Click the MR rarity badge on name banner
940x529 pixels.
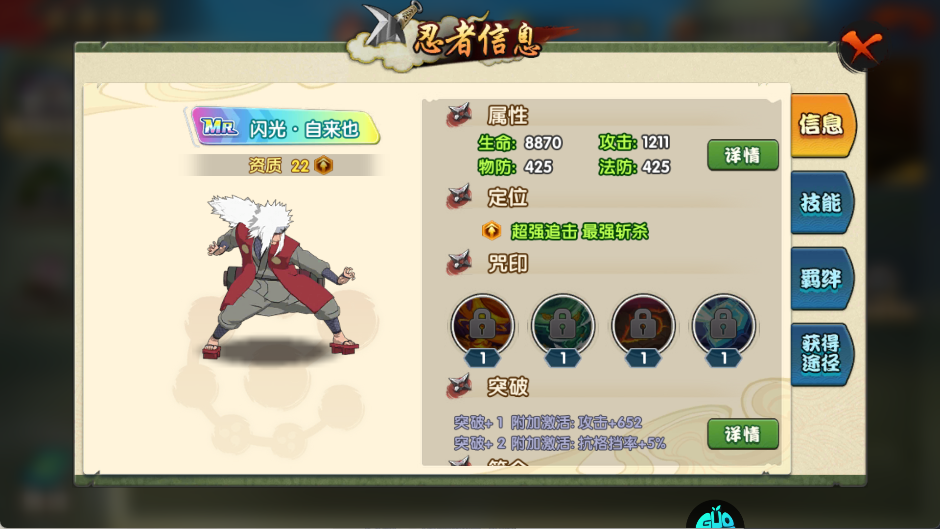(x=218, y=127)
